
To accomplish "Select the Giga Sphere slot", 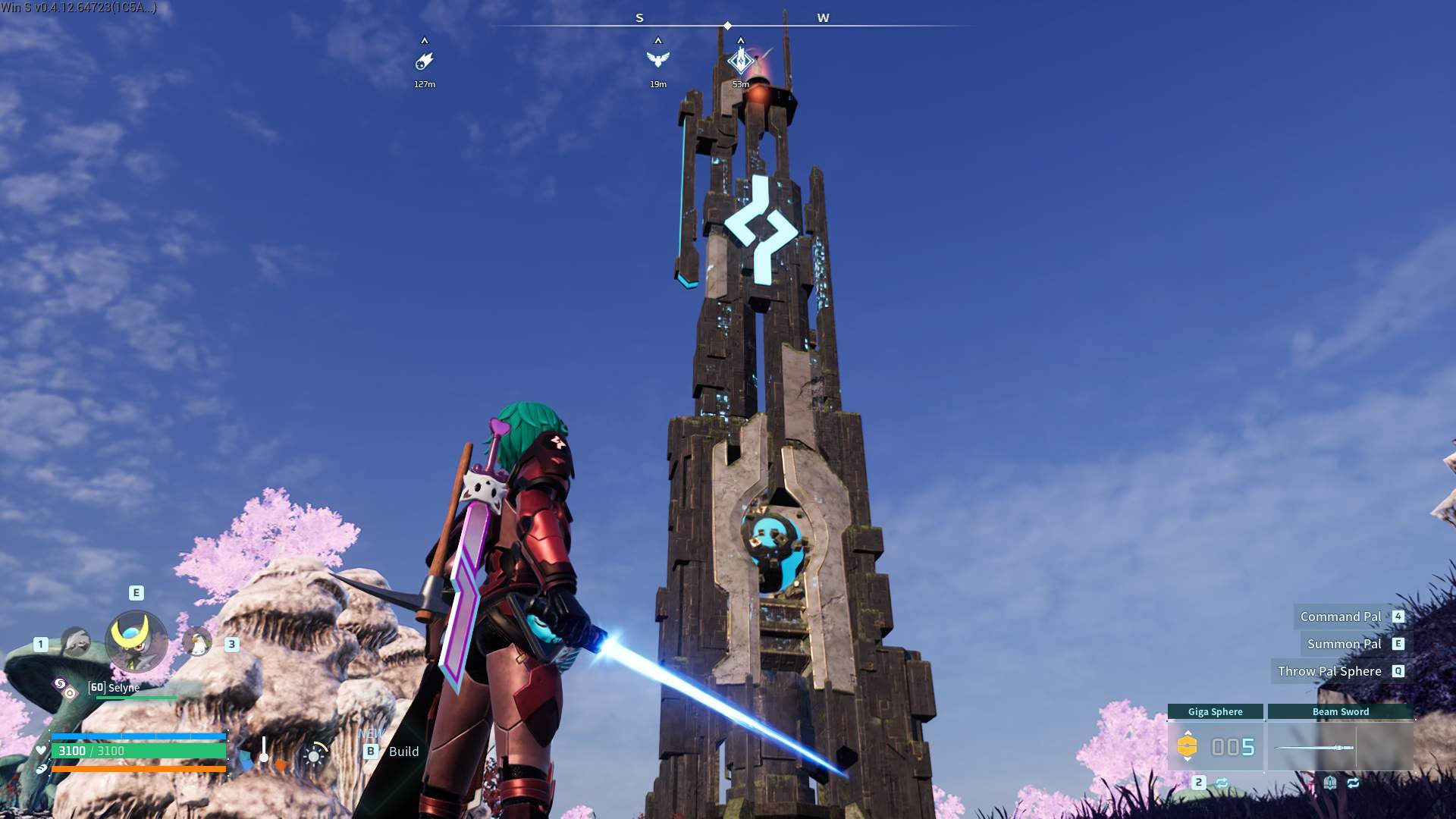I will coord(1215,747).
